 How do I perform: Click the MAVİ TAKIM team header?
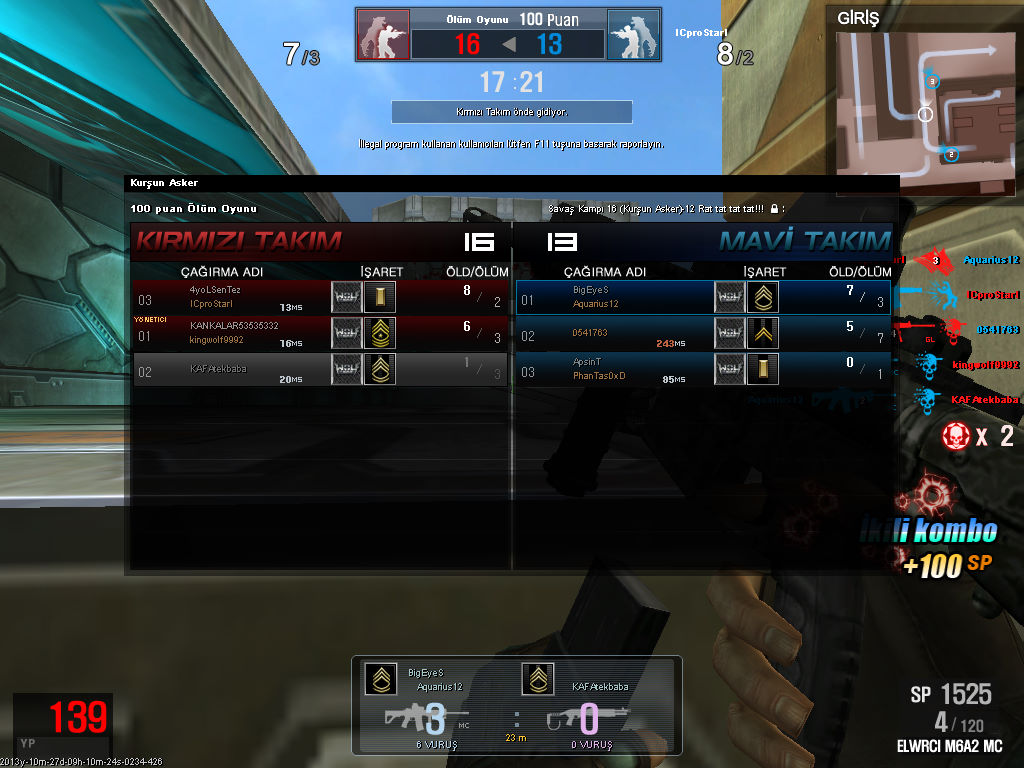pos(804,241)
